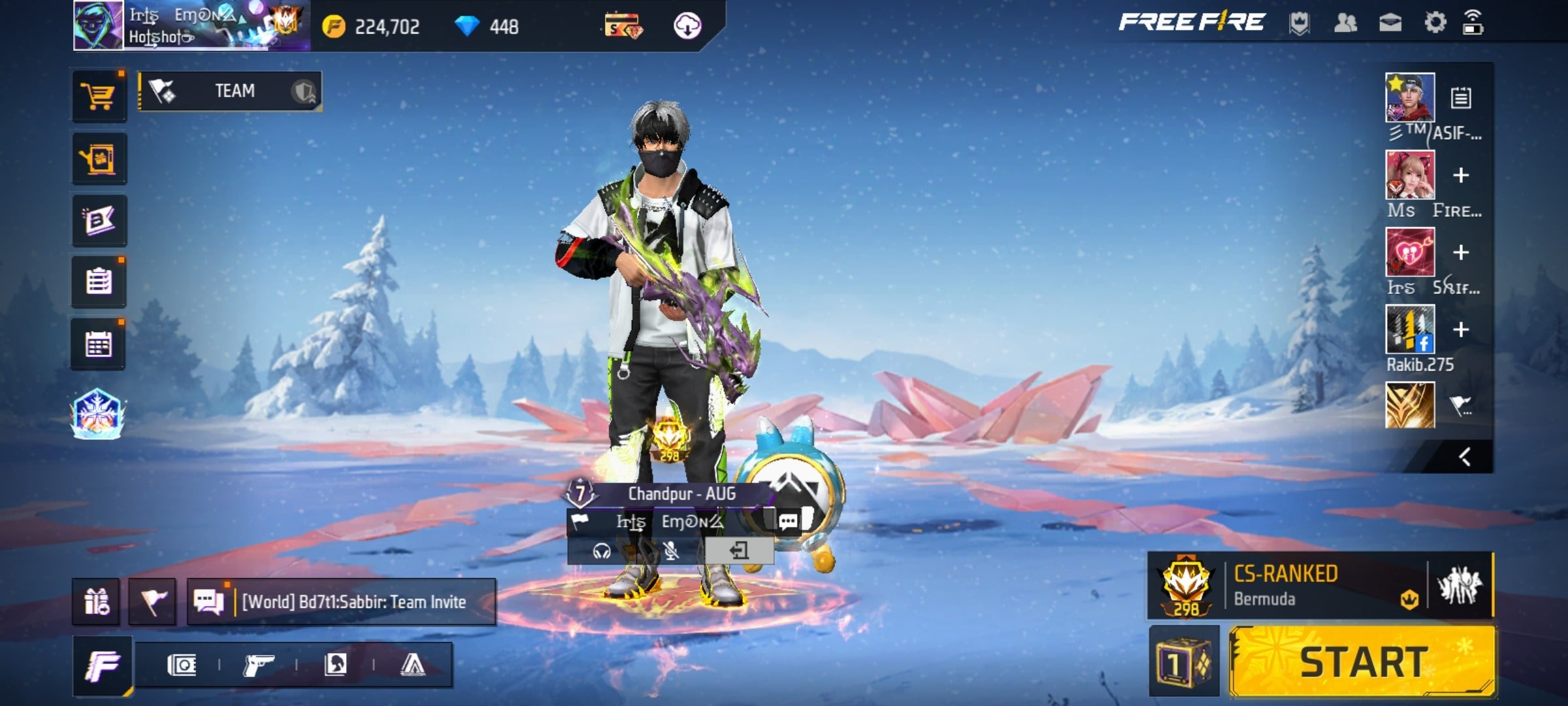Open the player profile avatar
1568x706 pixels.
(x=98, y=25)
